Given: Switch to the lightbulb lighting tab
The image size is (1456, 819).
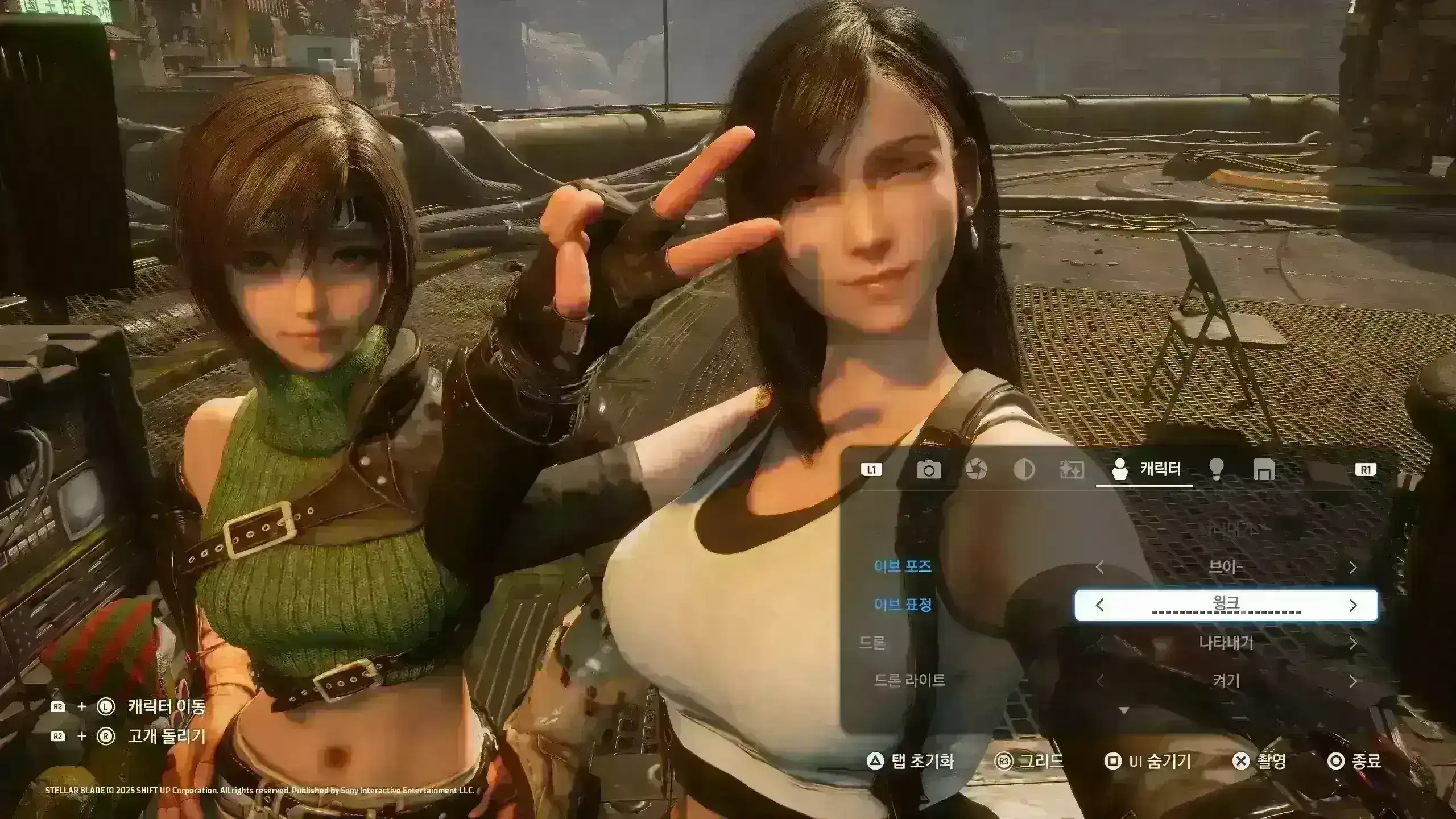Looking at the screenshot, I should pyautogui.click(x=1217, y=470).
